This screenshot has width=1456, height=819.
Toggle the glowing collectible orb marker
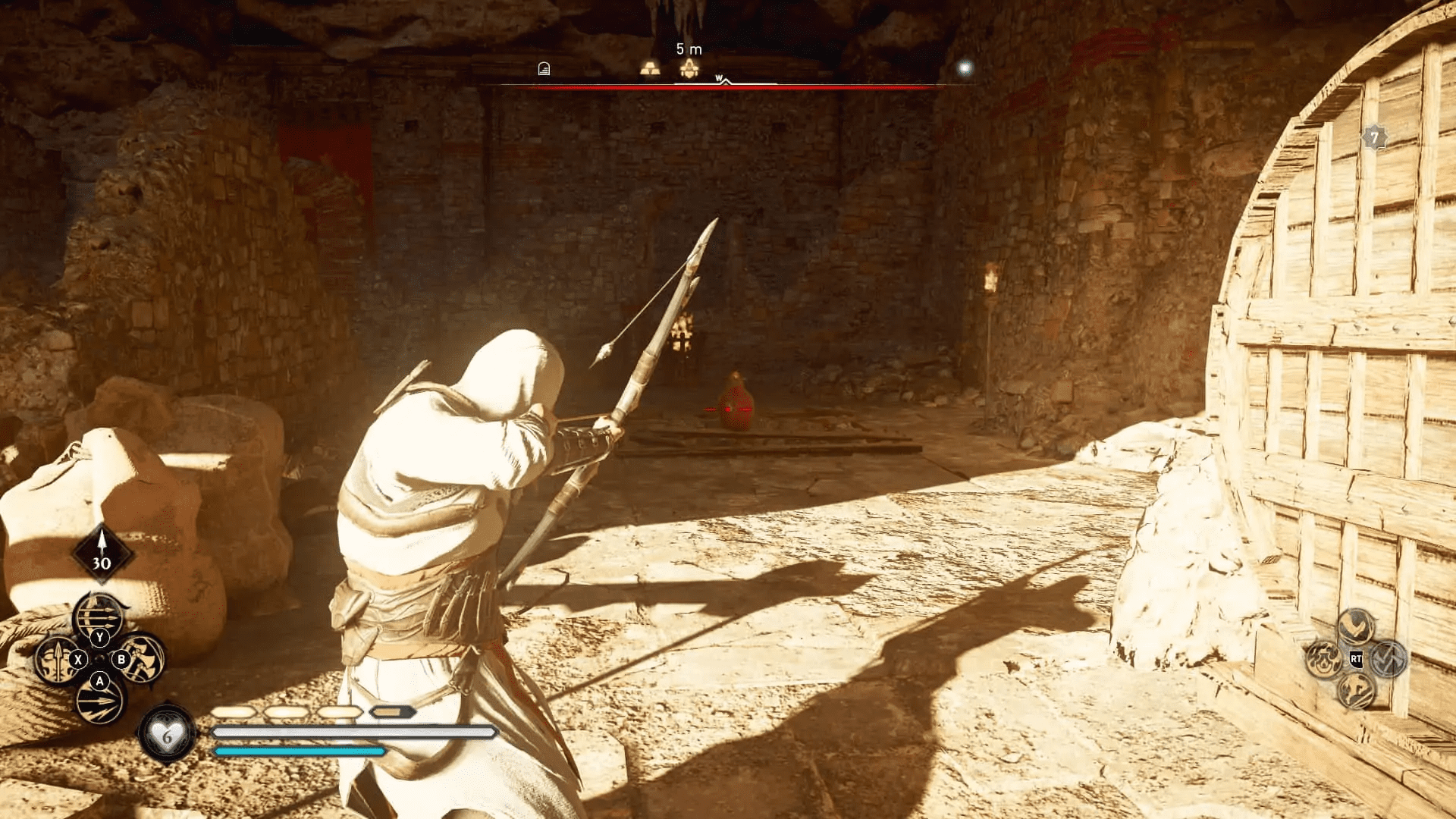pyautogui.click(x=966, y=67)
